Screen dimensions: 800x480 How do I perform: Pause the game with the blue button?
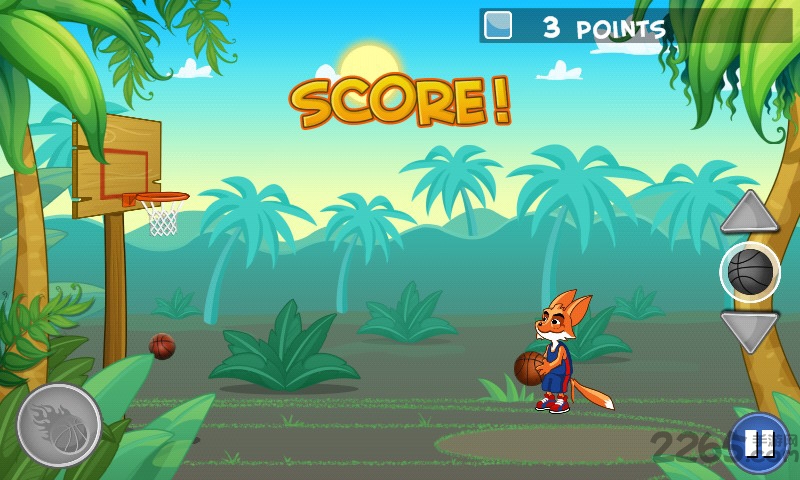tap(759, 442)
